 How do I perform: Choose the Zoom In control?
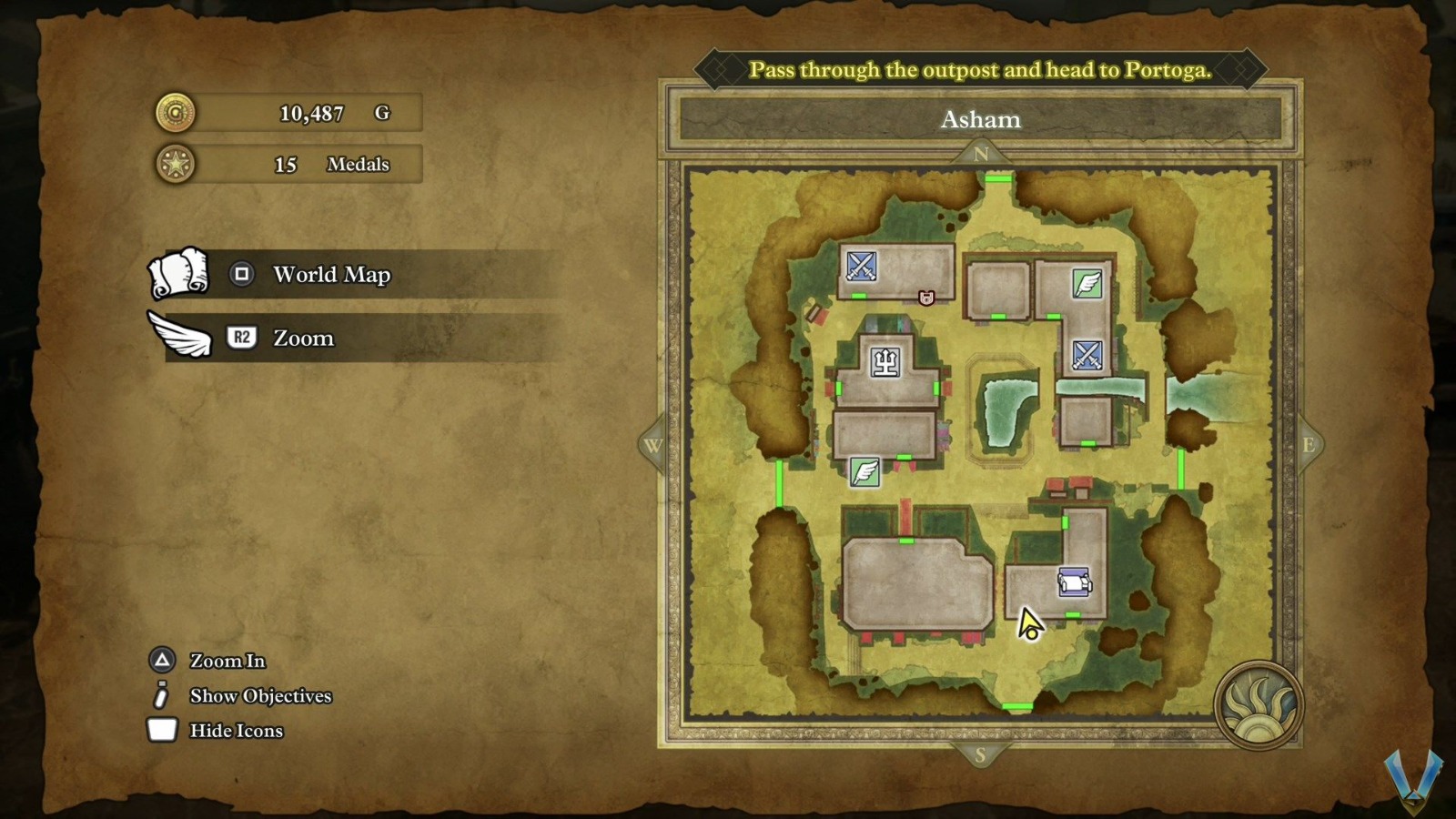pyautogui.click(x=227, y=661)
